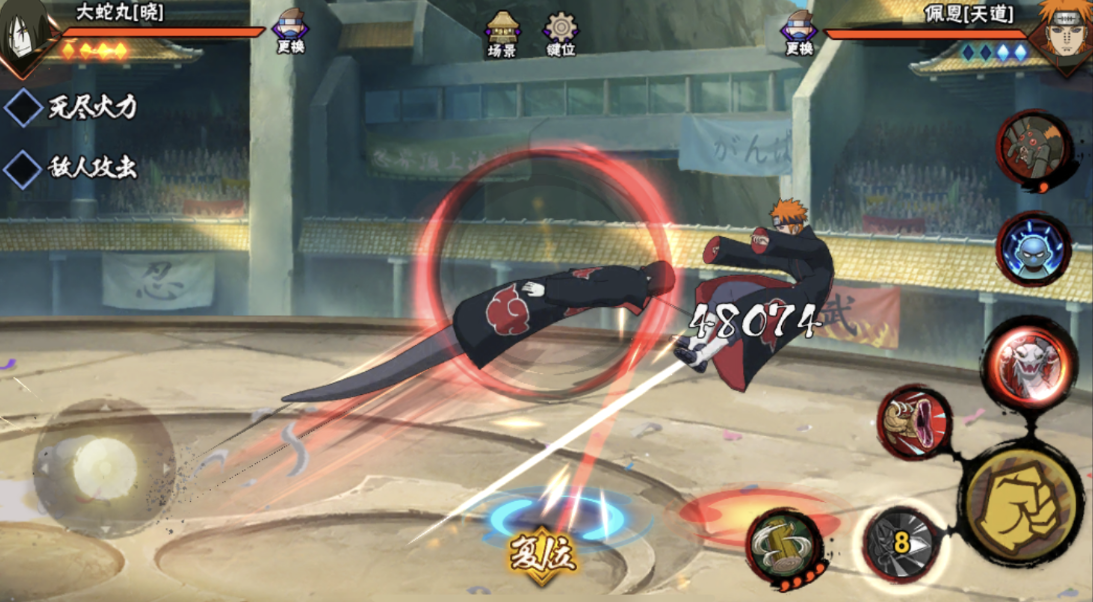Summon the blue electric creature
This screenshot has height=602, width=1093.
pyautogui.click(x=1033, y=250)
